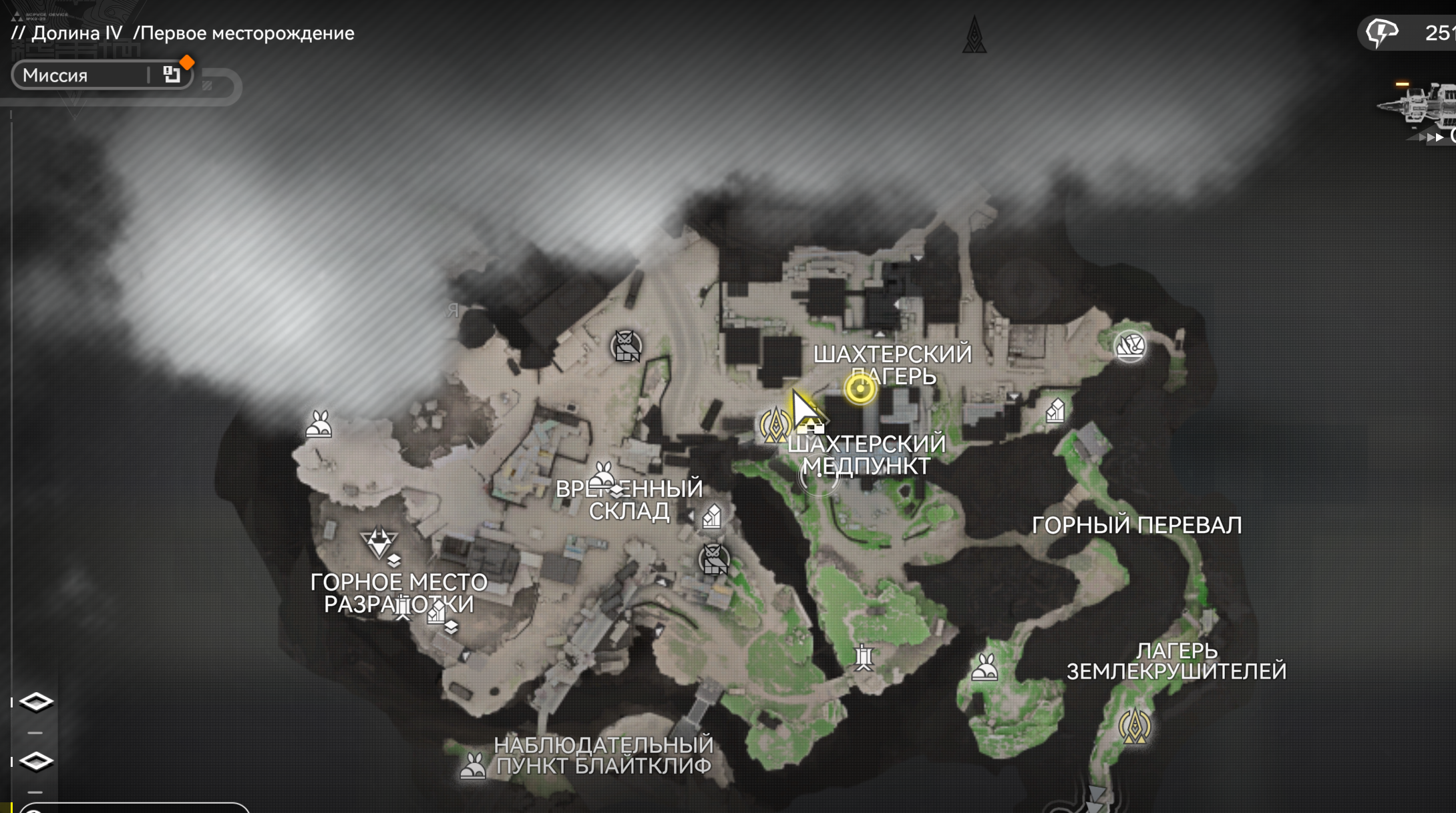This screenshot has width=1456, height=813.
Task: Select the rabbit marker left of Лагерь землекрушителей
Action: click(984, 667)
